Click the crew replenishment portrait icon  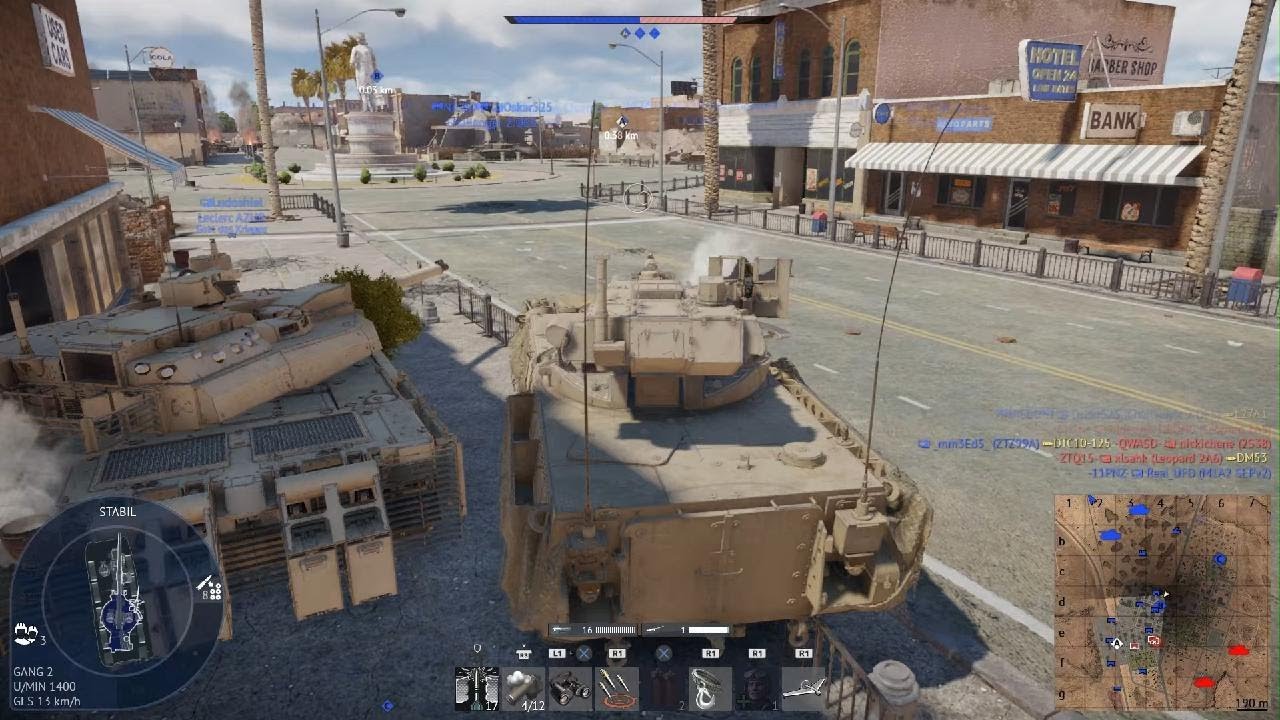coord(756,687)
